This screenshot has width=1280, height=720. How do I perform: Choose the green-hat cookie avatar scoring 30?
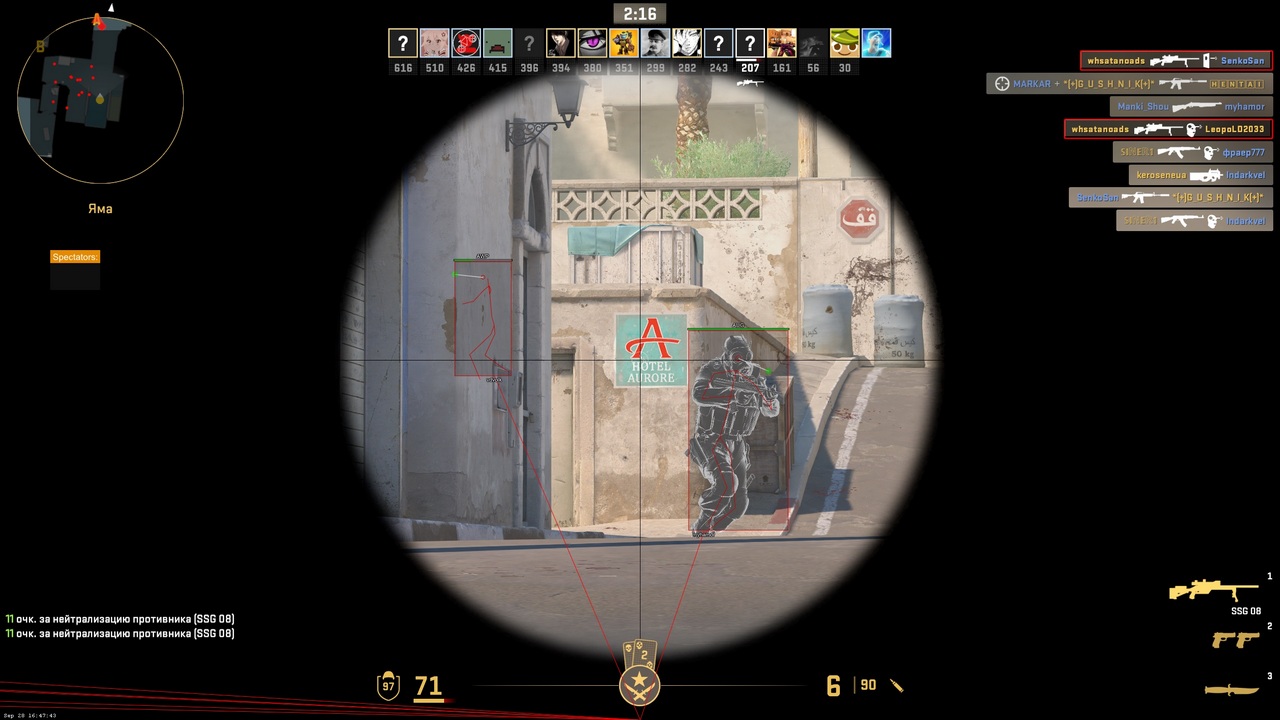[x=845, y=43]
